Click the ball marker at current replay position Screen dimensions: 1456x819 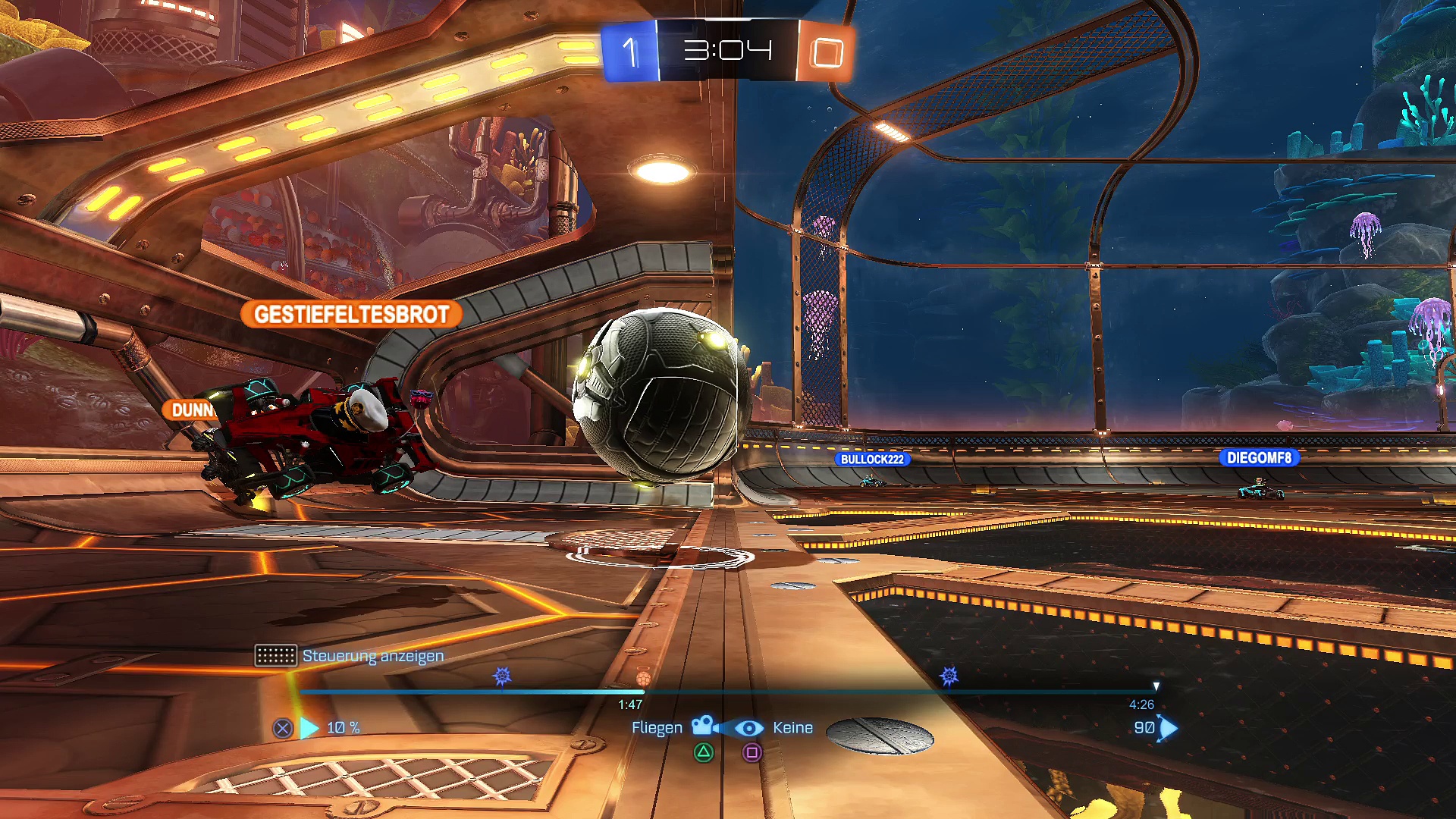643,678
